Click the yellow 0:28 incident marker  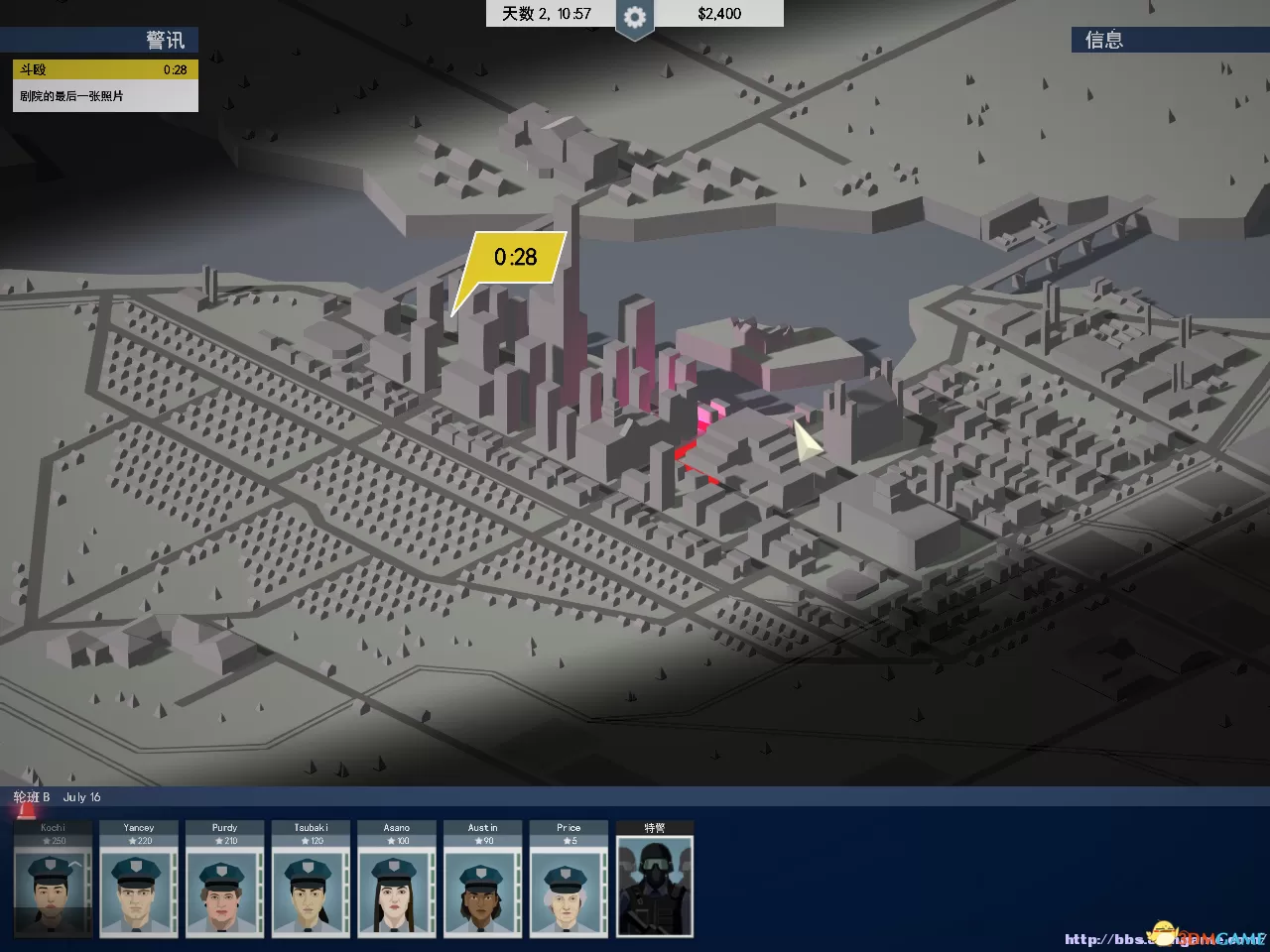[515, 258]
